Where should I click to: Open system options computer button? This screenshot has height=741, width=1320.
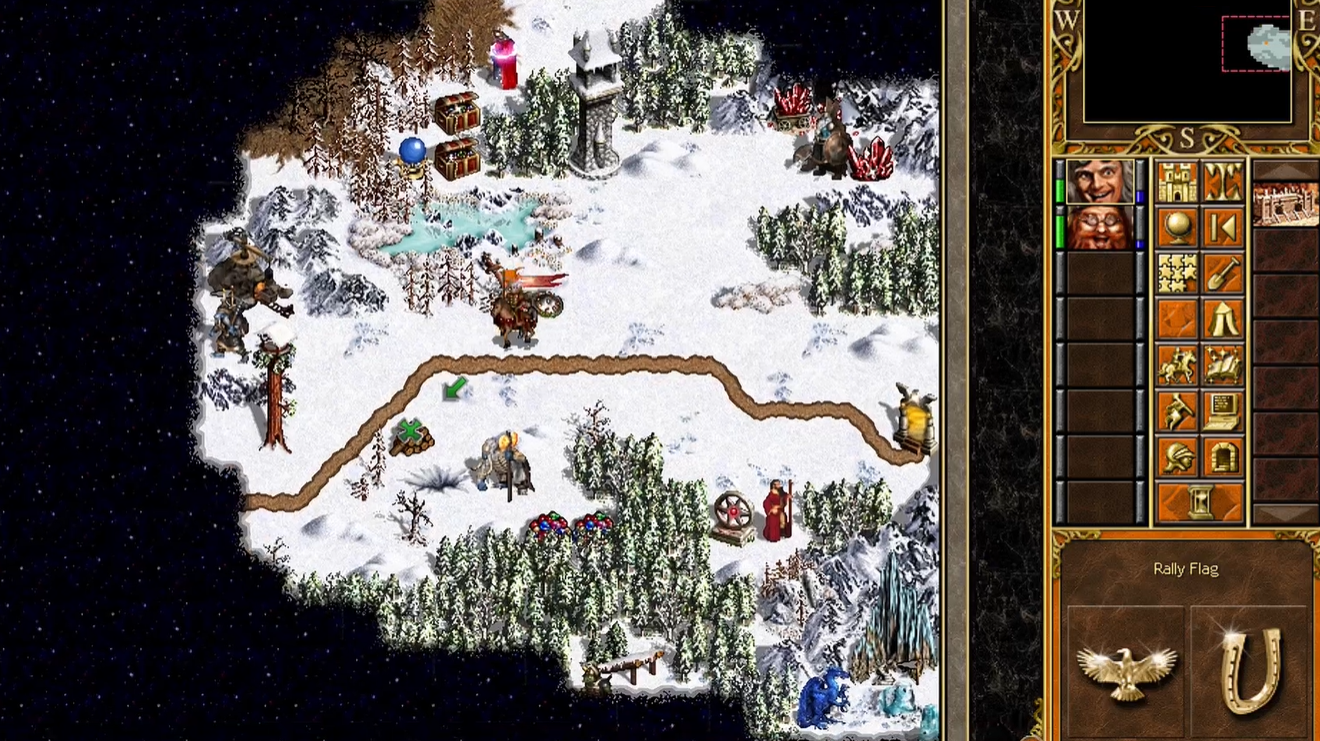click(x=1223, y=411)
